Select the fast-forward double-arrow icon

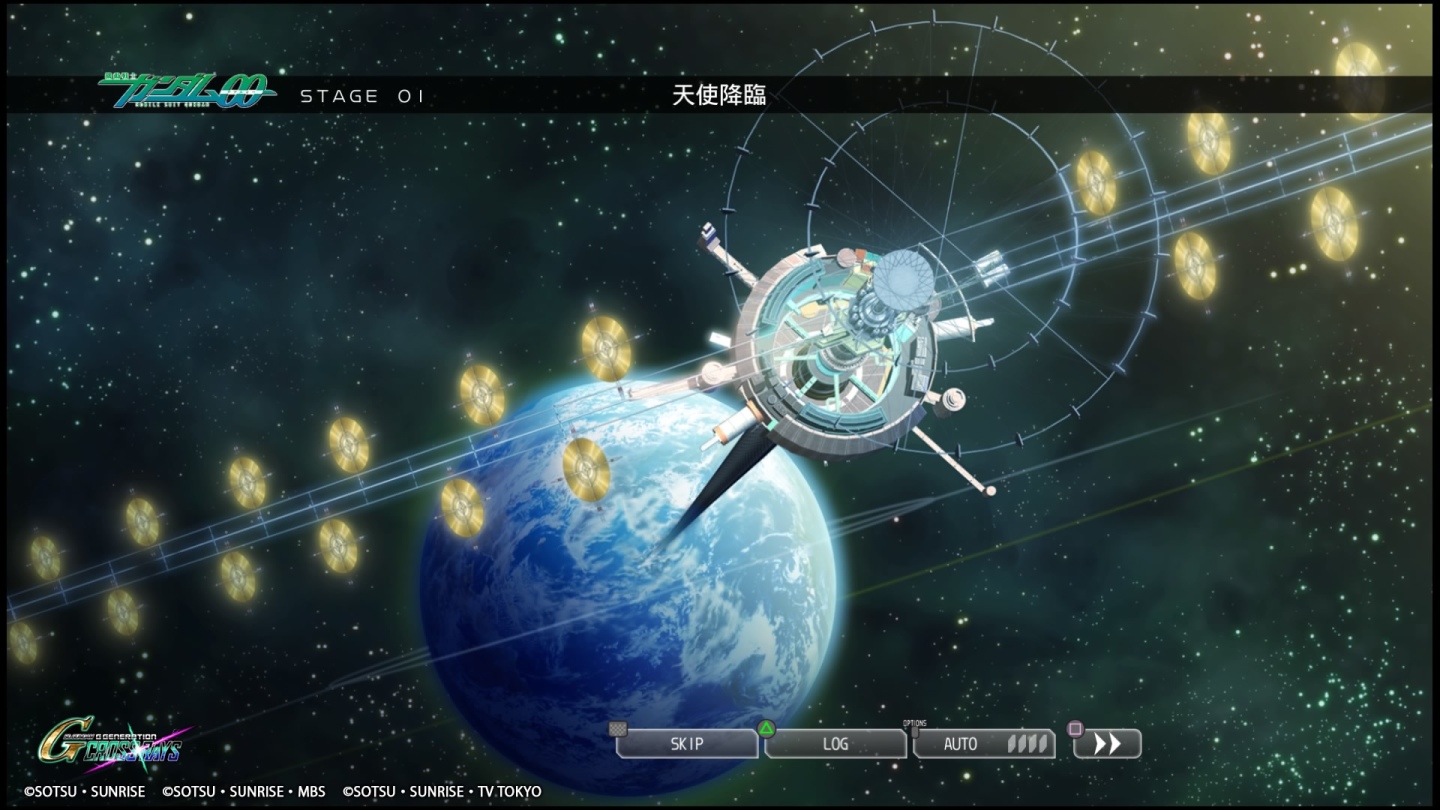tap(1106, 744)
